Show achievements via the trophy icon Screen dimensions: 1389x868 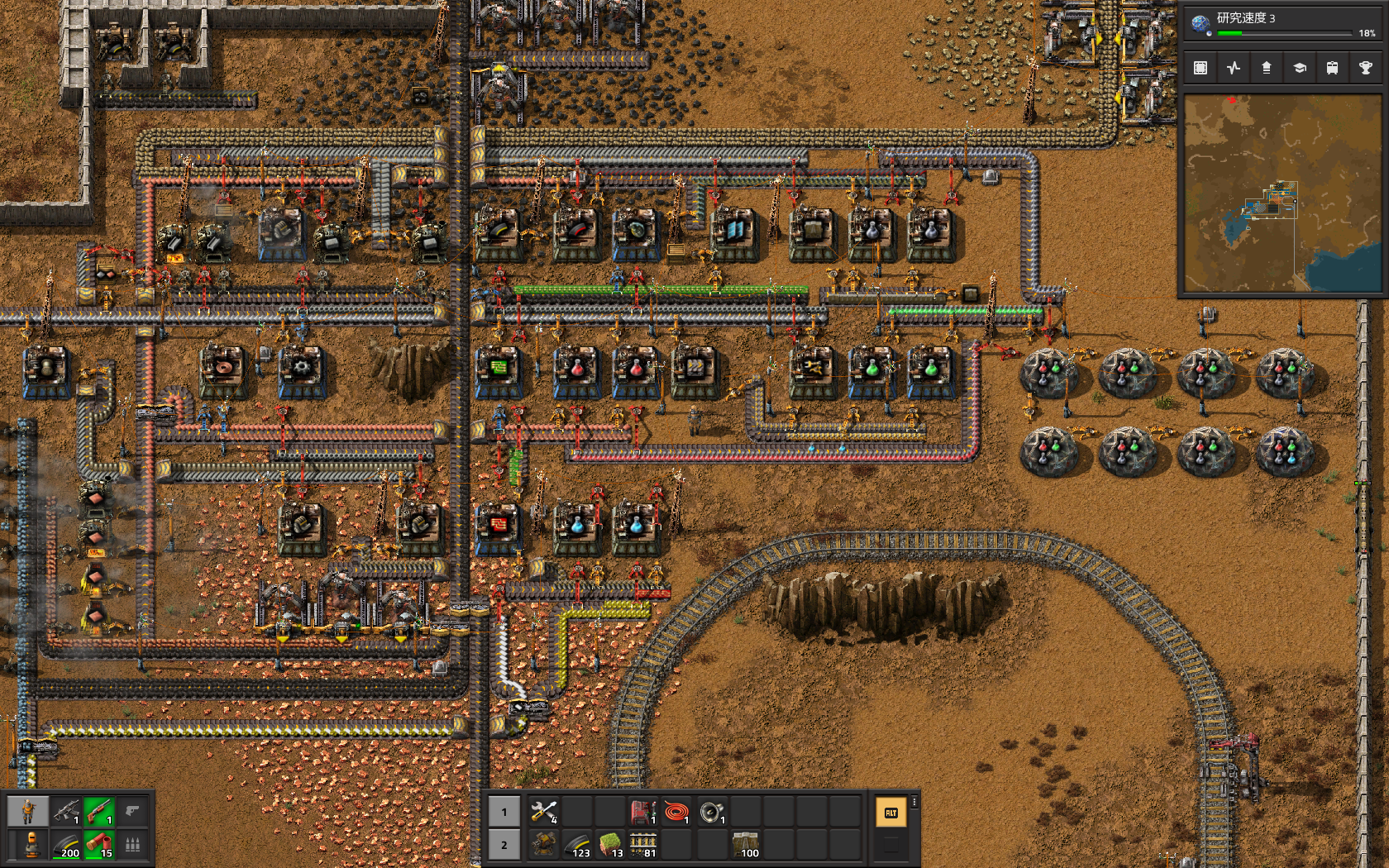[1365, 68]
